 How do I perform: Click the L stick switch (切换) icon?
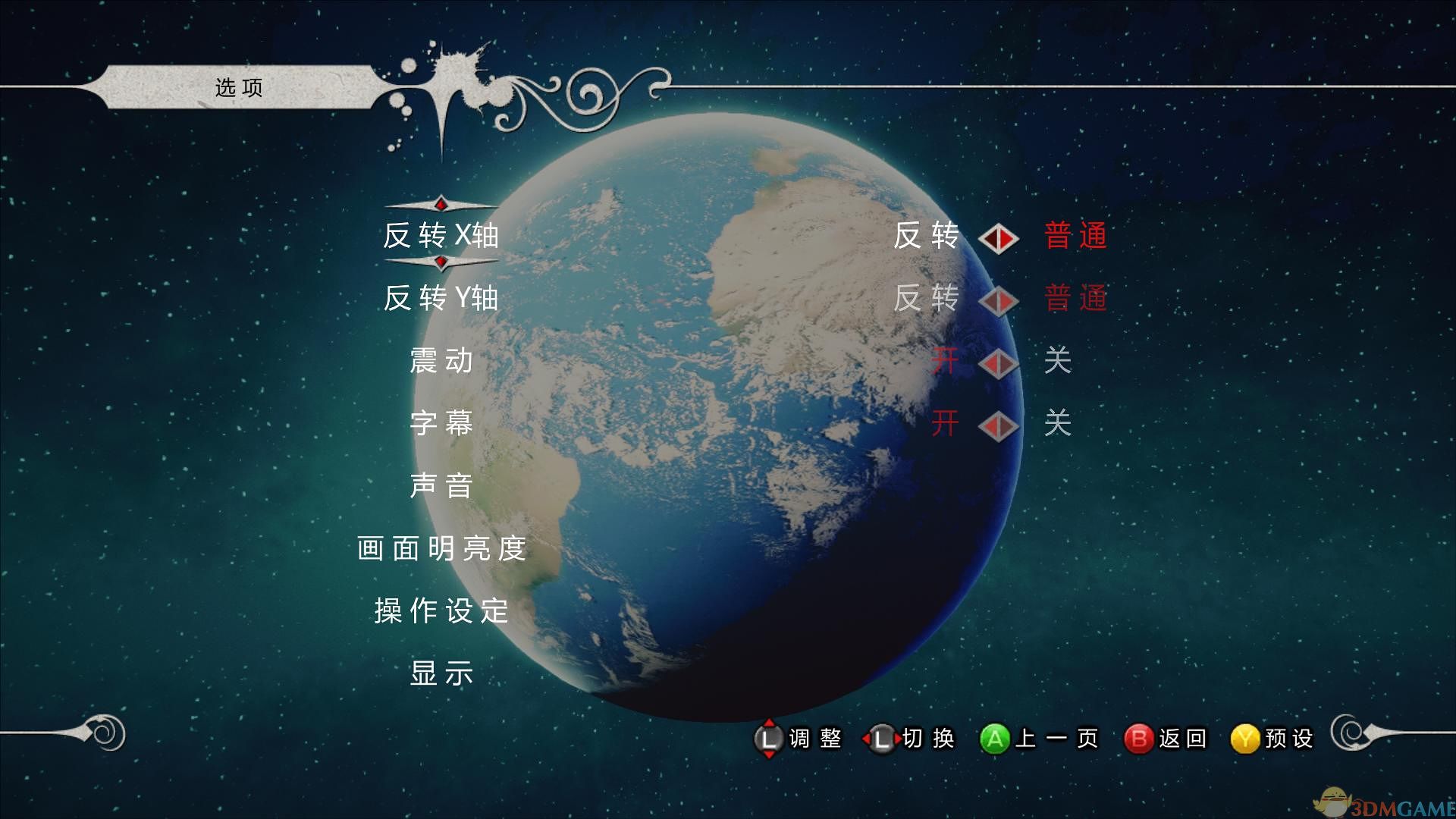pos(880,738)
